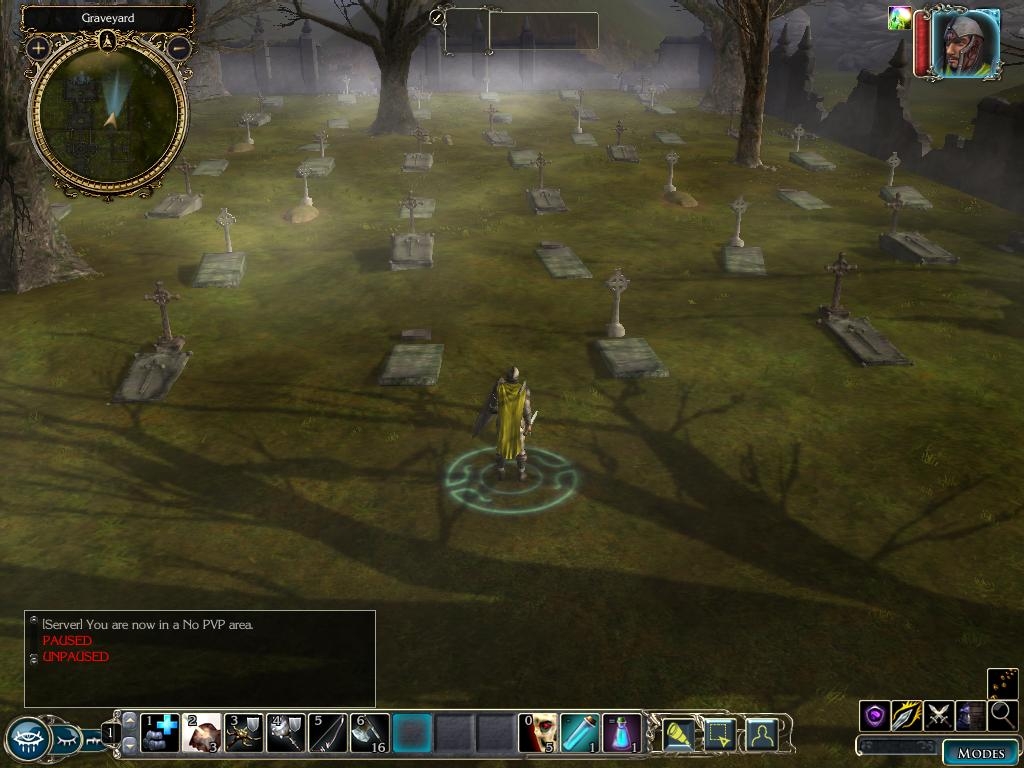Open the Neverwinter eye main menu button
The width and height of the screenshot is (1024, 768).
pos(29,739)
